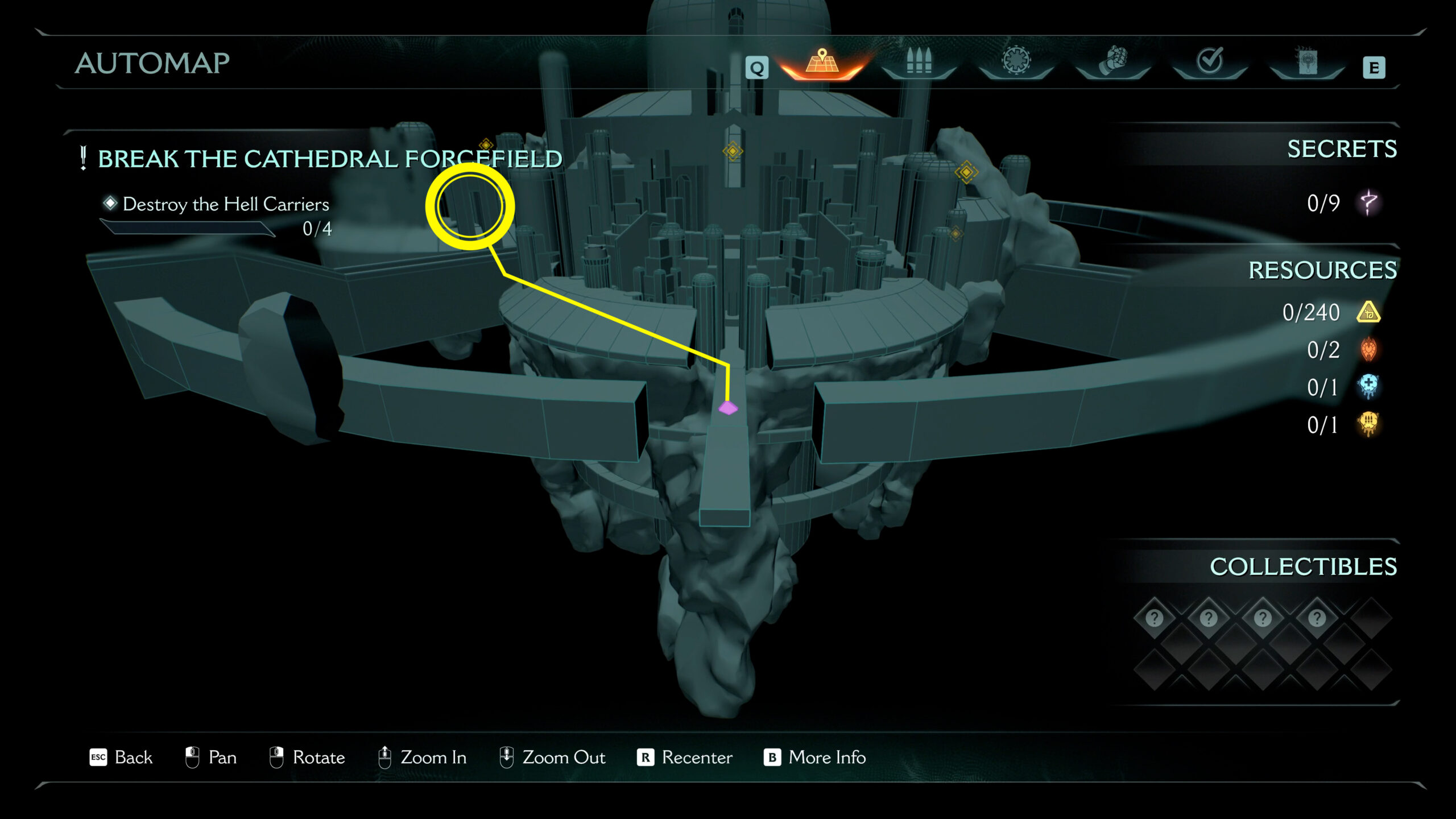Click the yellow circled objective marker

point(470,206)
